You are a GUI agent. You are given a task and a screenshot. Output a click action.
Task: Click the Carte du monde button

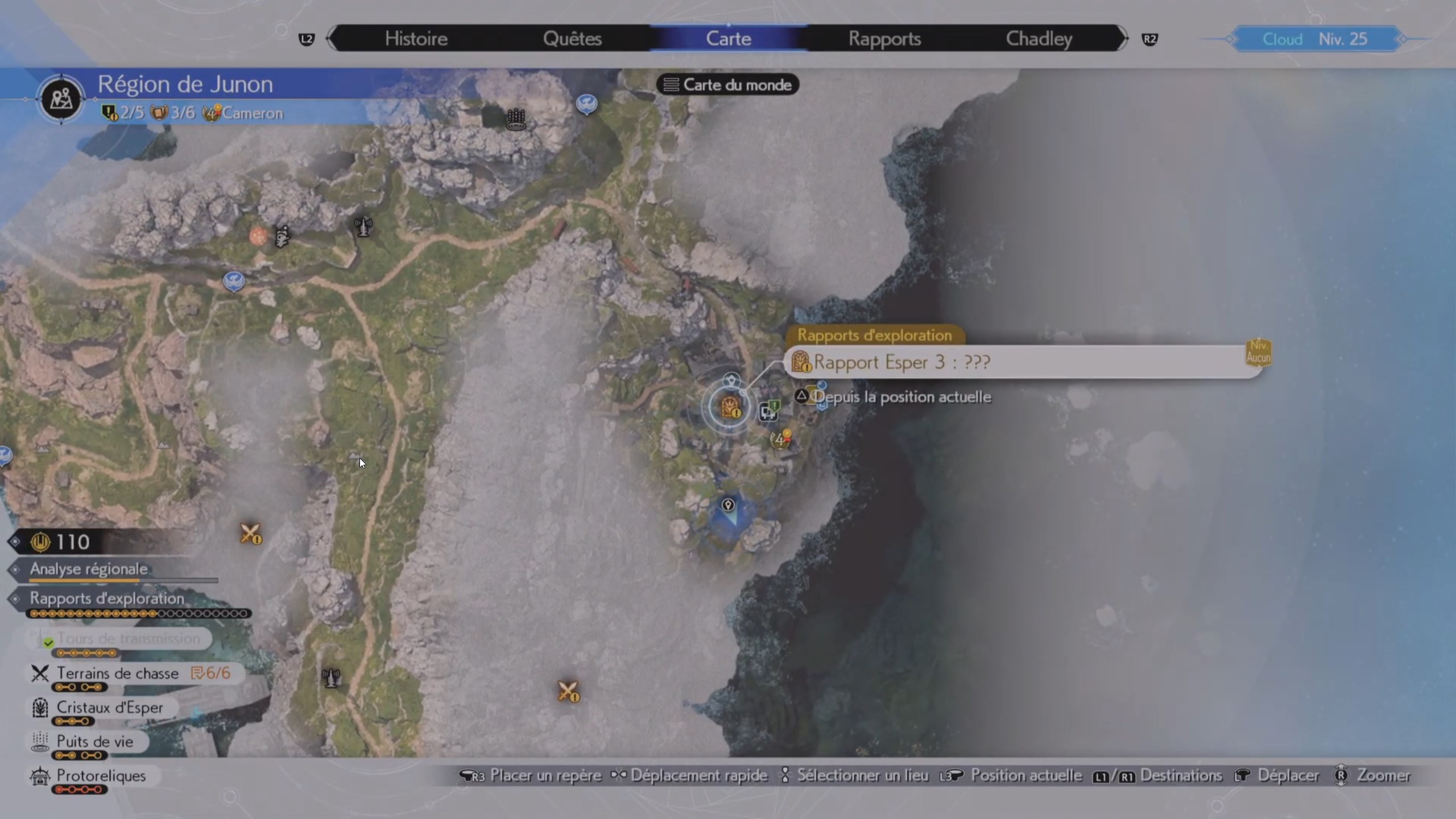727,84
